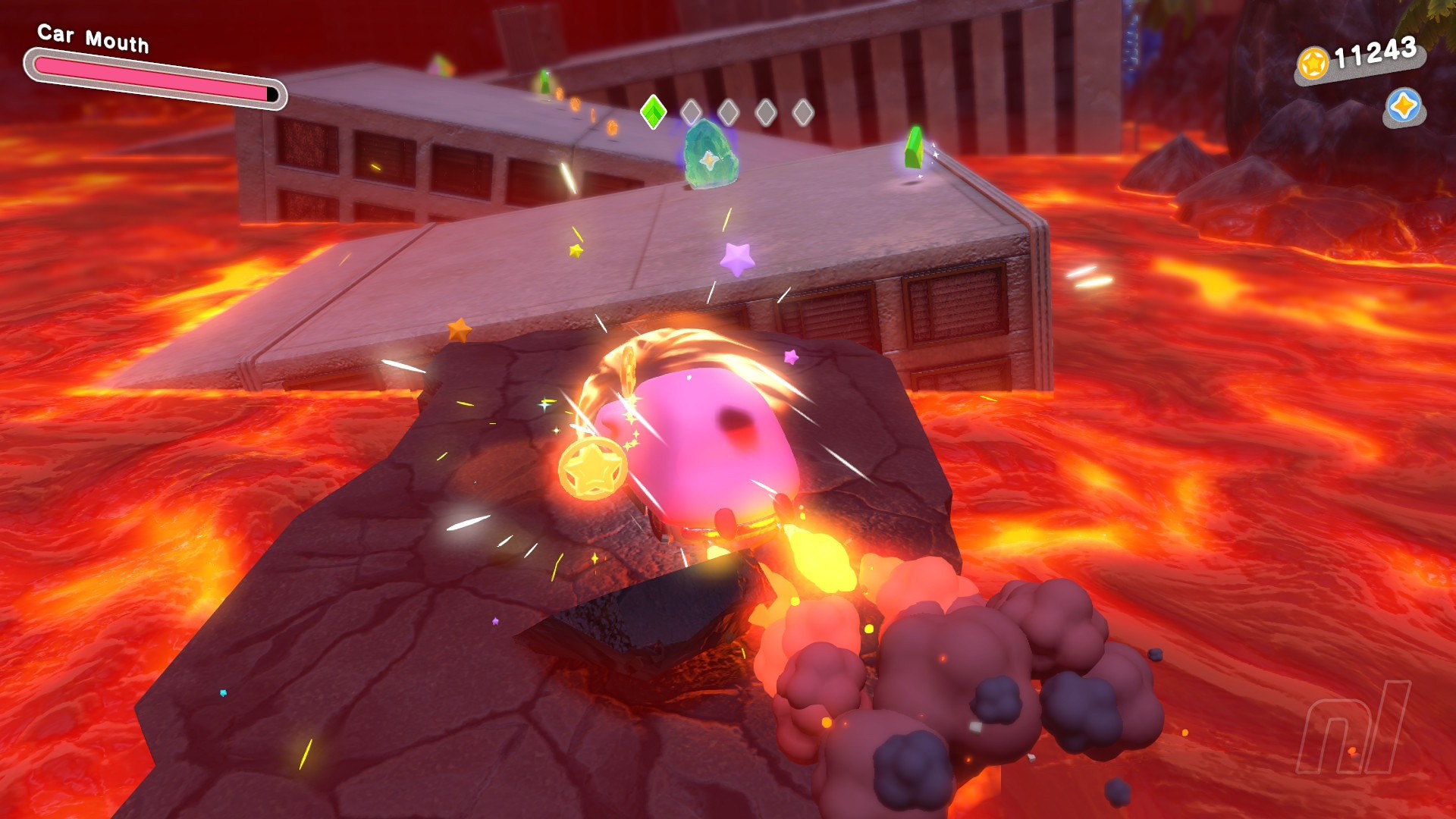Click the Nintendo Life watermark logo
The image size is (1456, 819).
[1354, 728]
